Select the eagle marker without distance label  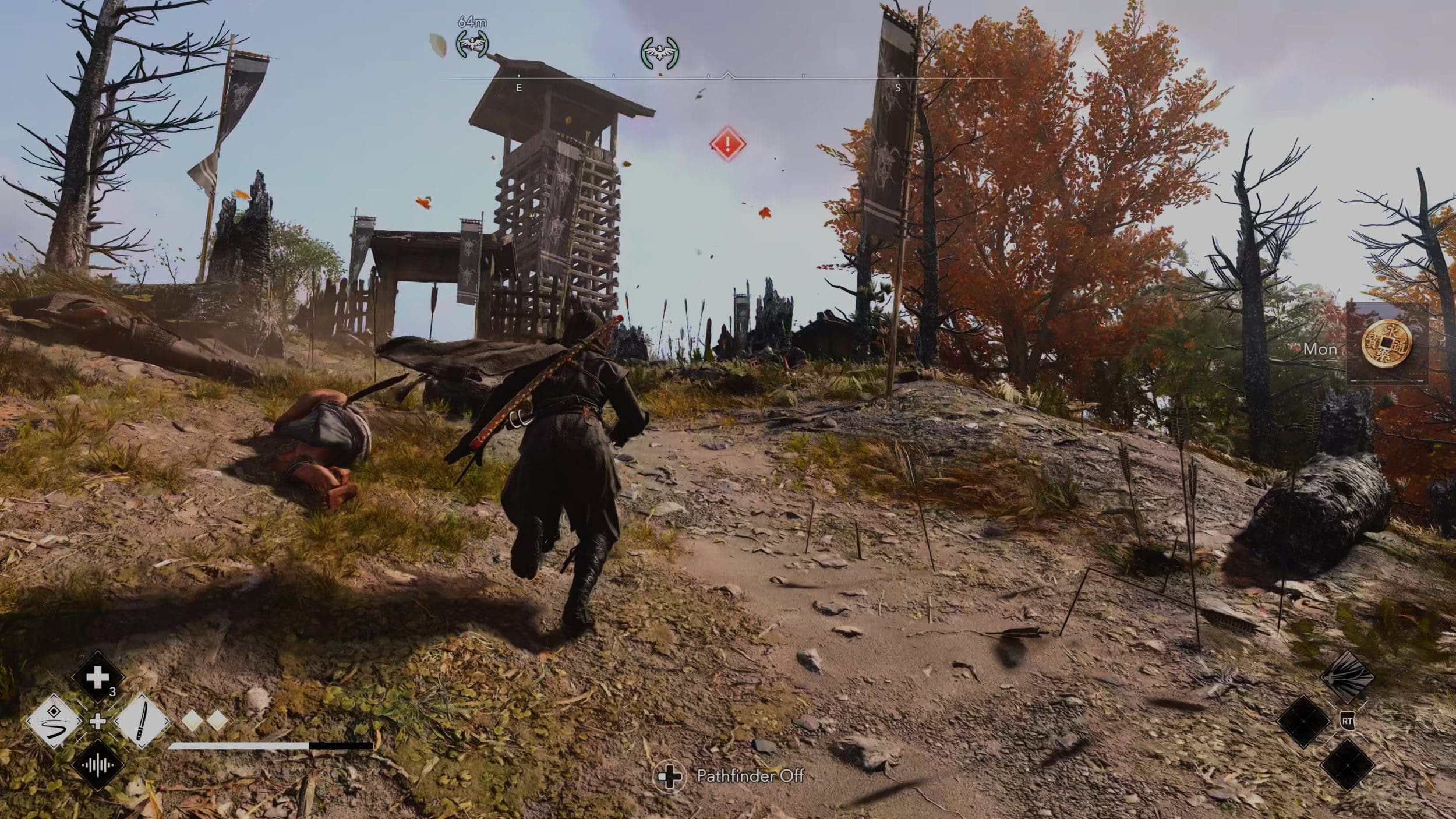pos(660,52)
